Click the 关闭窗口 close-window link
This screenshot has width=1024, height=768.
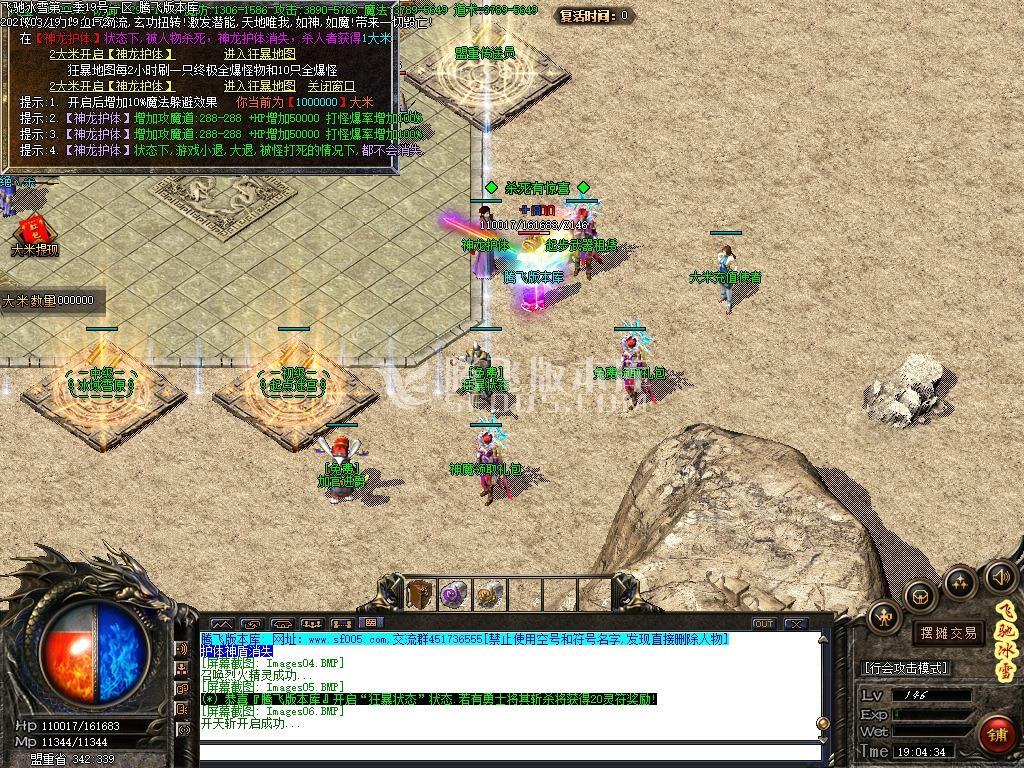click(330, 86)
